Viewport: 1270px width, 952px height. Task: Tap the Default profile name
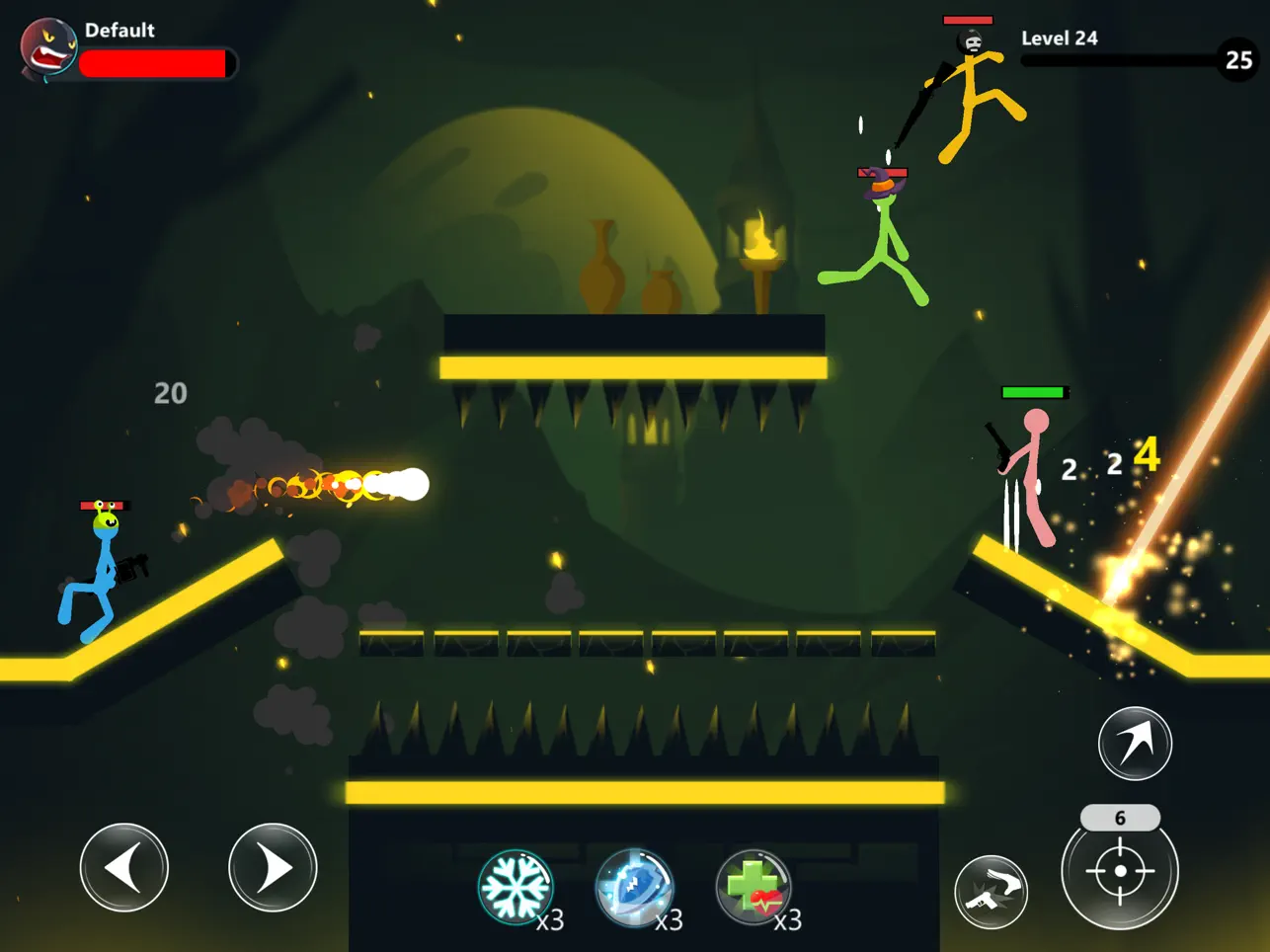tap(121, 30)
